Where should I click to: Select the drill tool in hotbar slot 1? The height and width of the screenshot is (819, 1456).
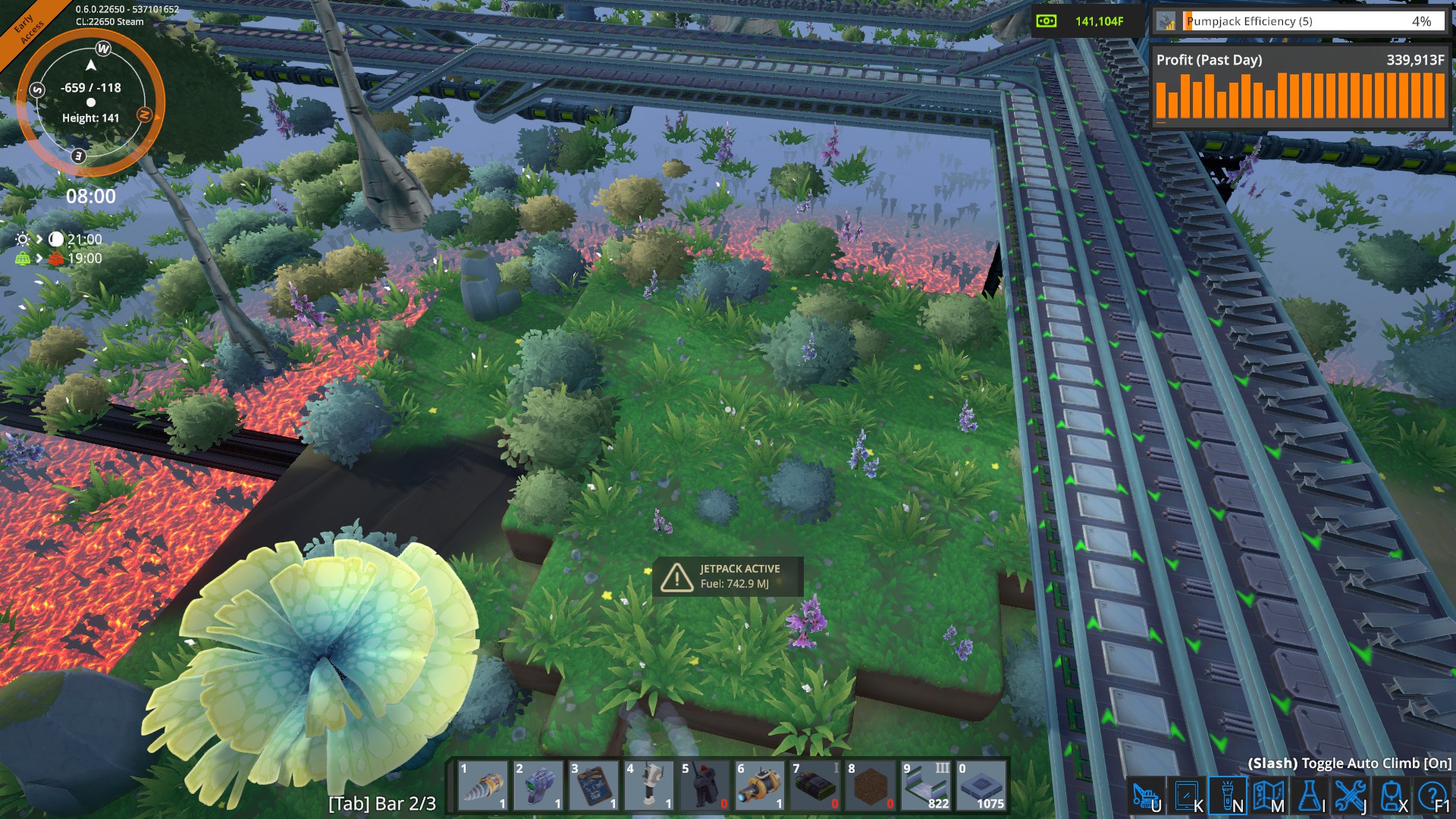[483, 786]
